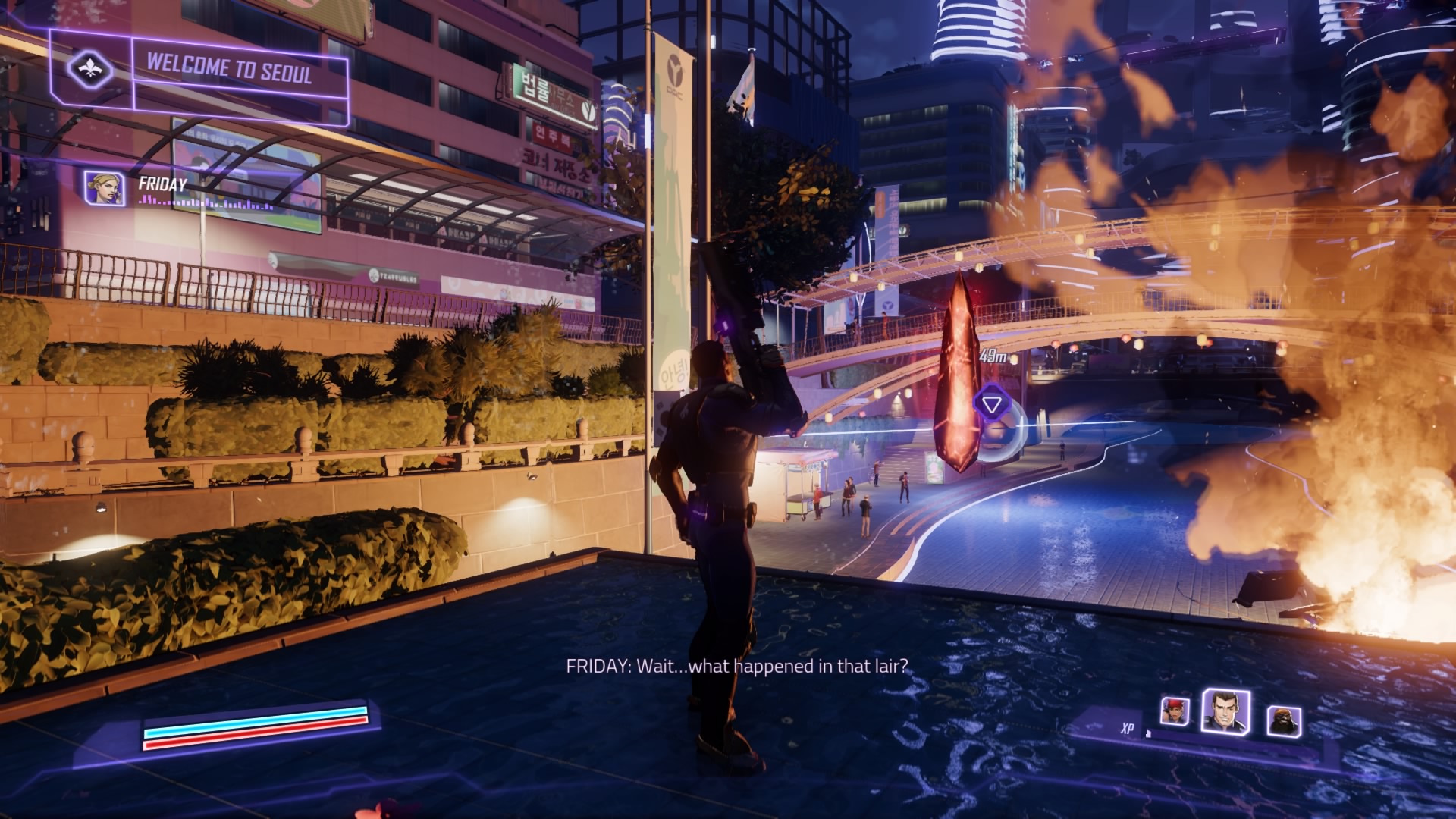
Task: Open Friday's speaker portrait
Action: click(x=105, y=189)
